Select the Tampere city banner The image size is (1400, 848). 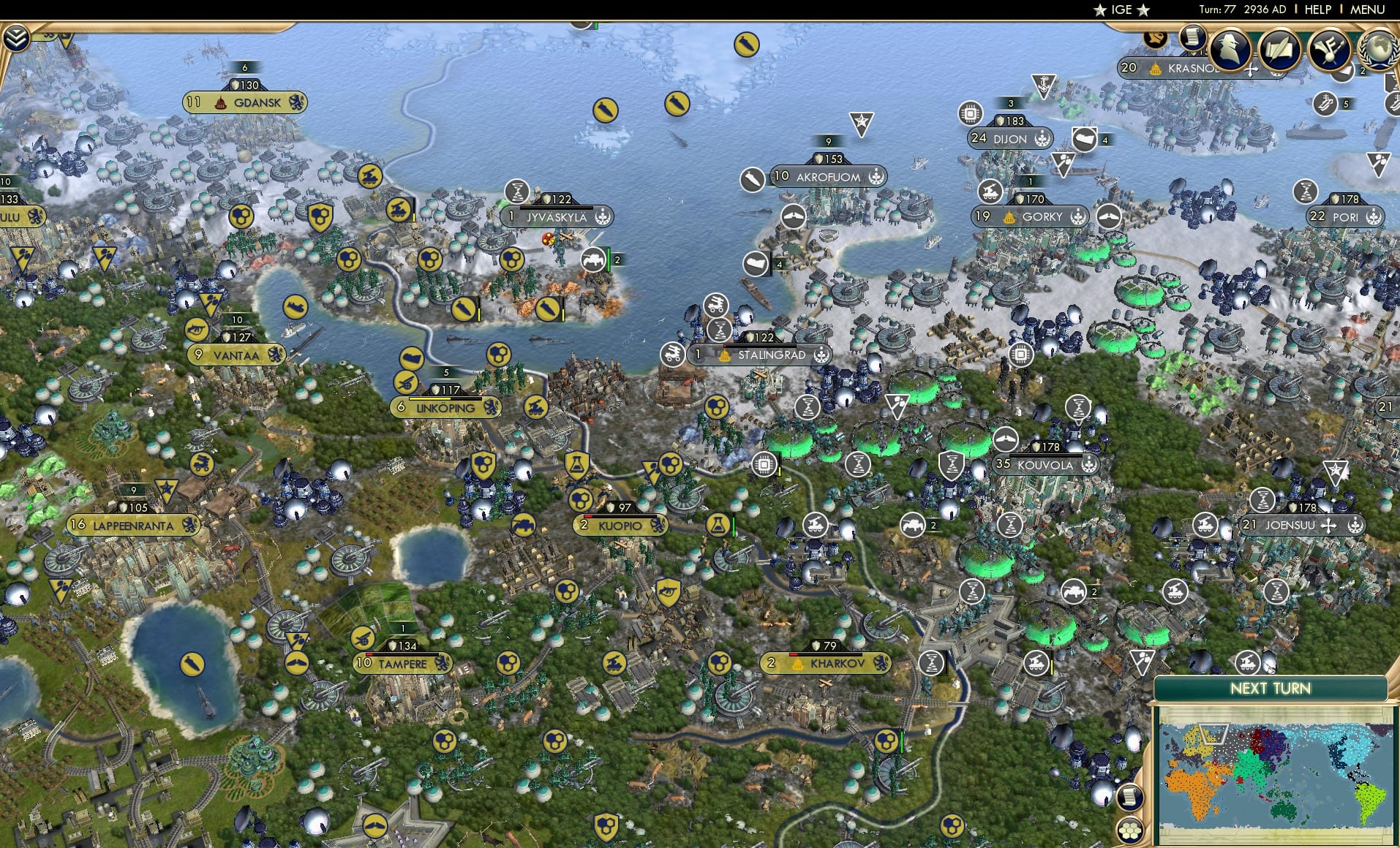[x=401, y=664]
